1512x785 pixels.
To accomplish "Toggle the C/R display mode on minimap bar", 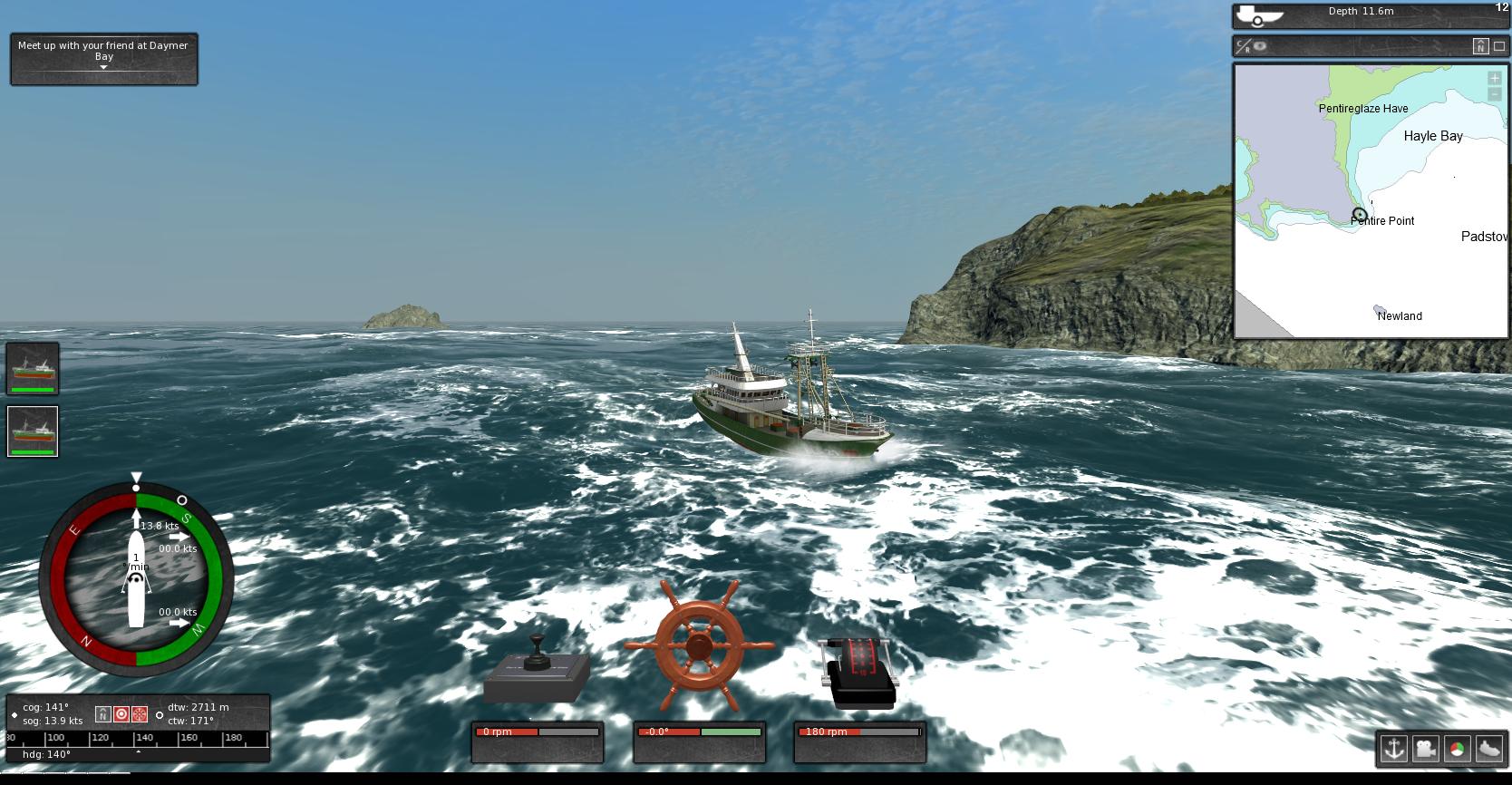I will pos(1244,44).
